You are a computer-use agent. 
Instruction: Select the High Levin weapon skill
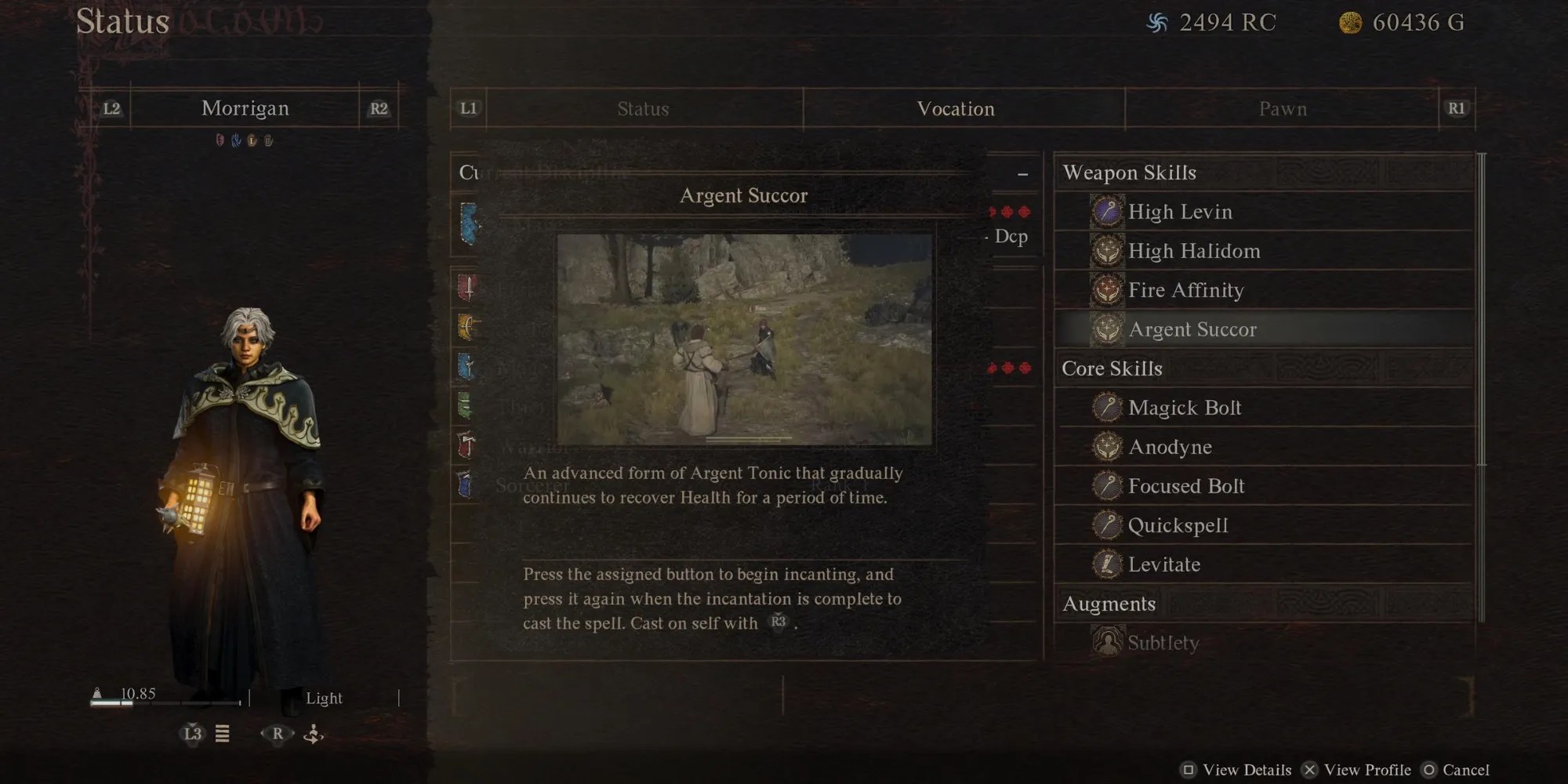coord(1179,212)
